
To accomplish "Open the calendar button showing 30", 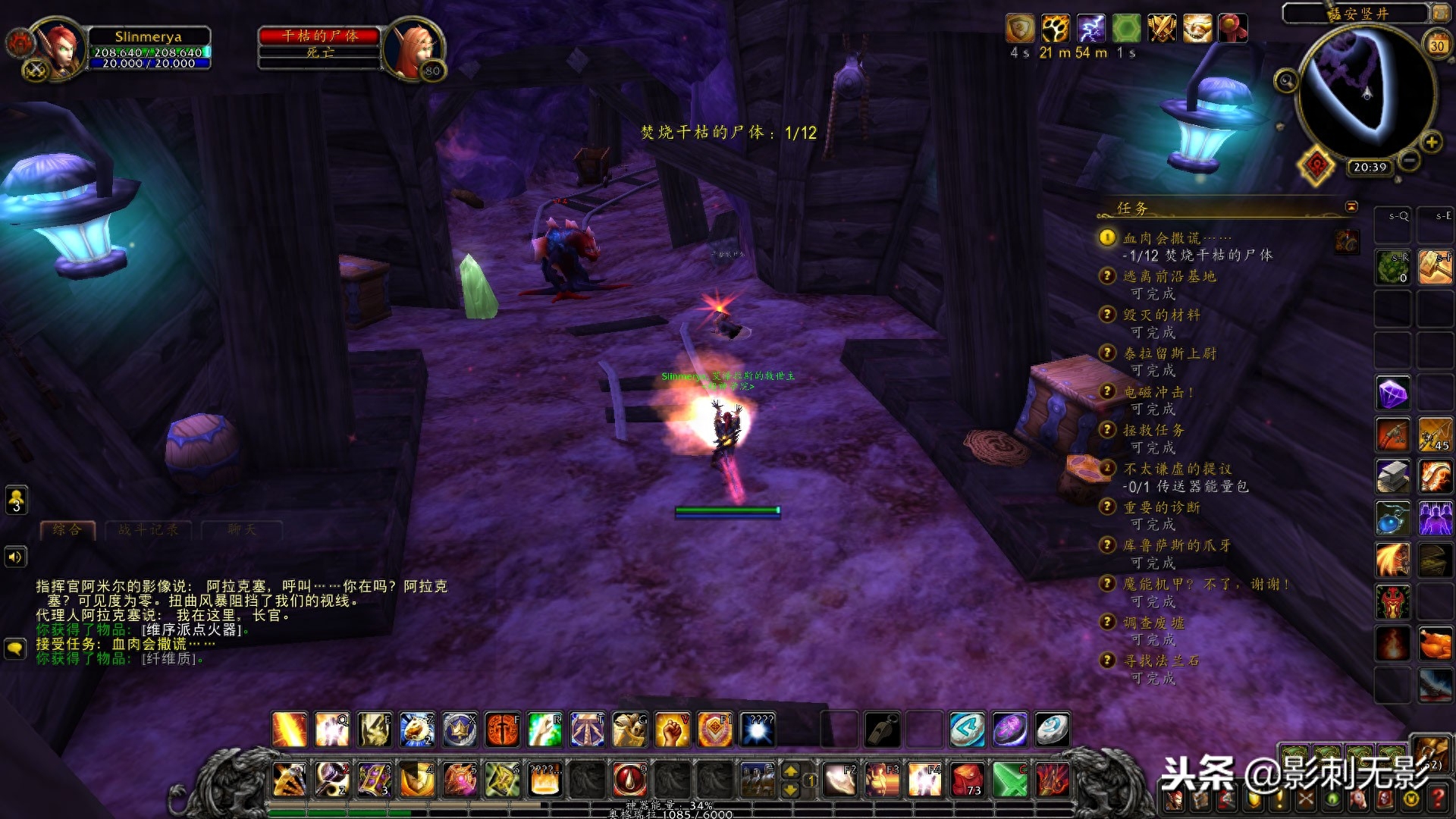I will pos(1436,44).
